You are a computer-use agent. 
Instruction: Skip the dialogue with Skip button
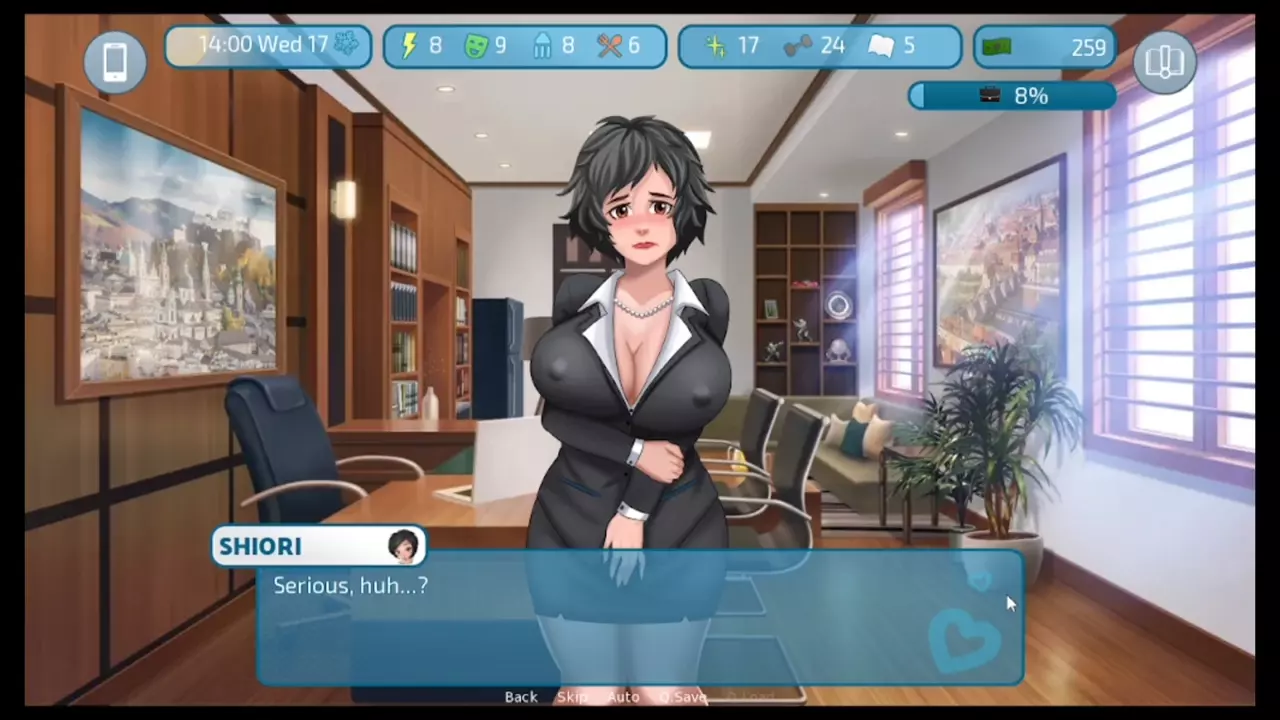(572, 697)
